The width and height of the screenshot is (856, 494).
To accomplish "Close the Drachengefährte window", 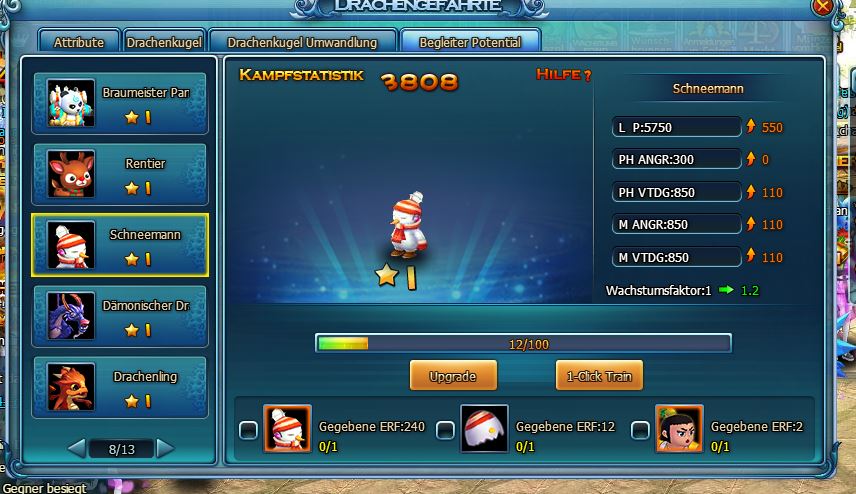I will [823, 6].
